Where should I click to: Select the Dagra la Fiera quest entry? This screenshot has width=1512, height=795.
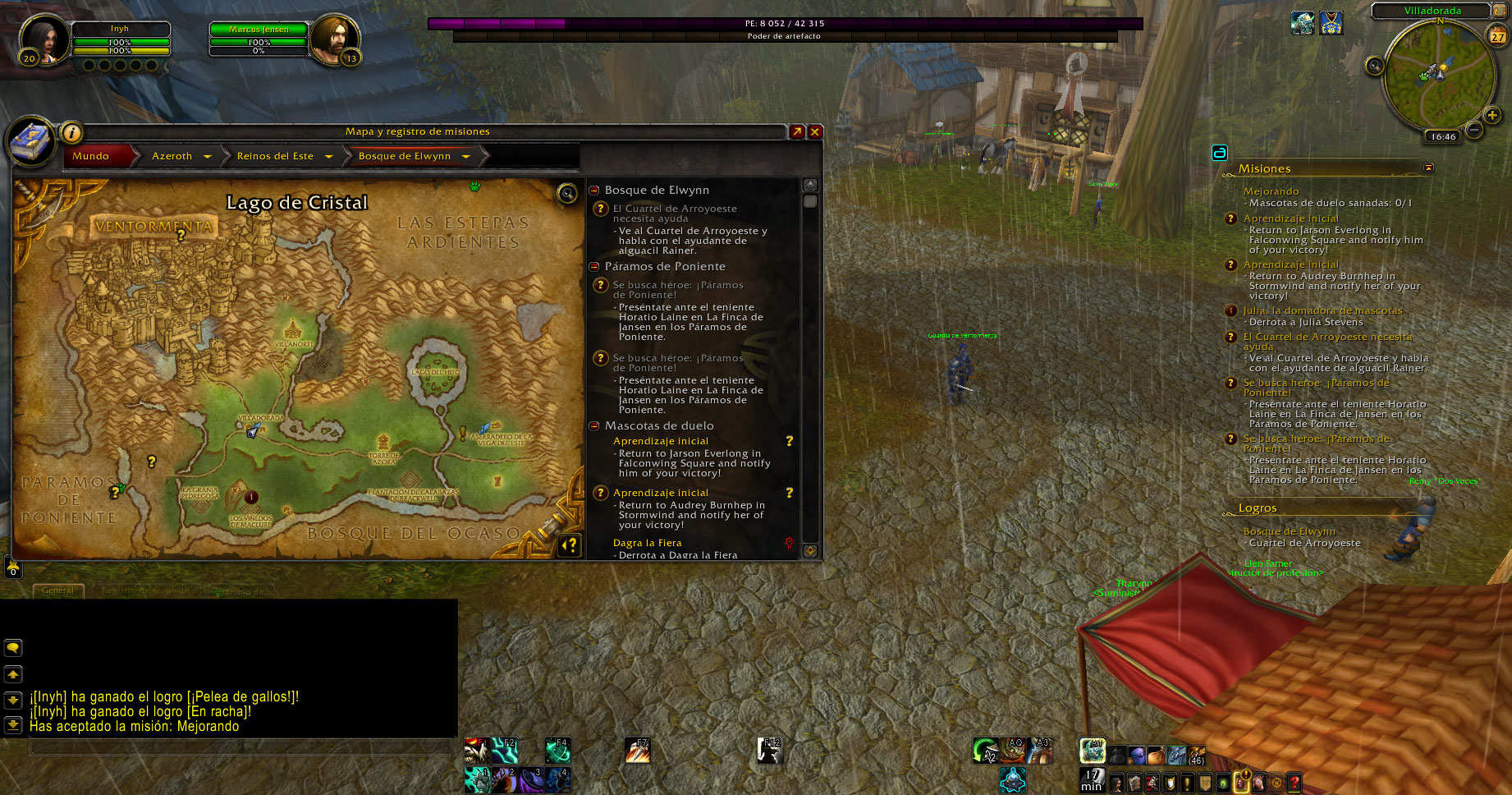(x=648, y=543)
